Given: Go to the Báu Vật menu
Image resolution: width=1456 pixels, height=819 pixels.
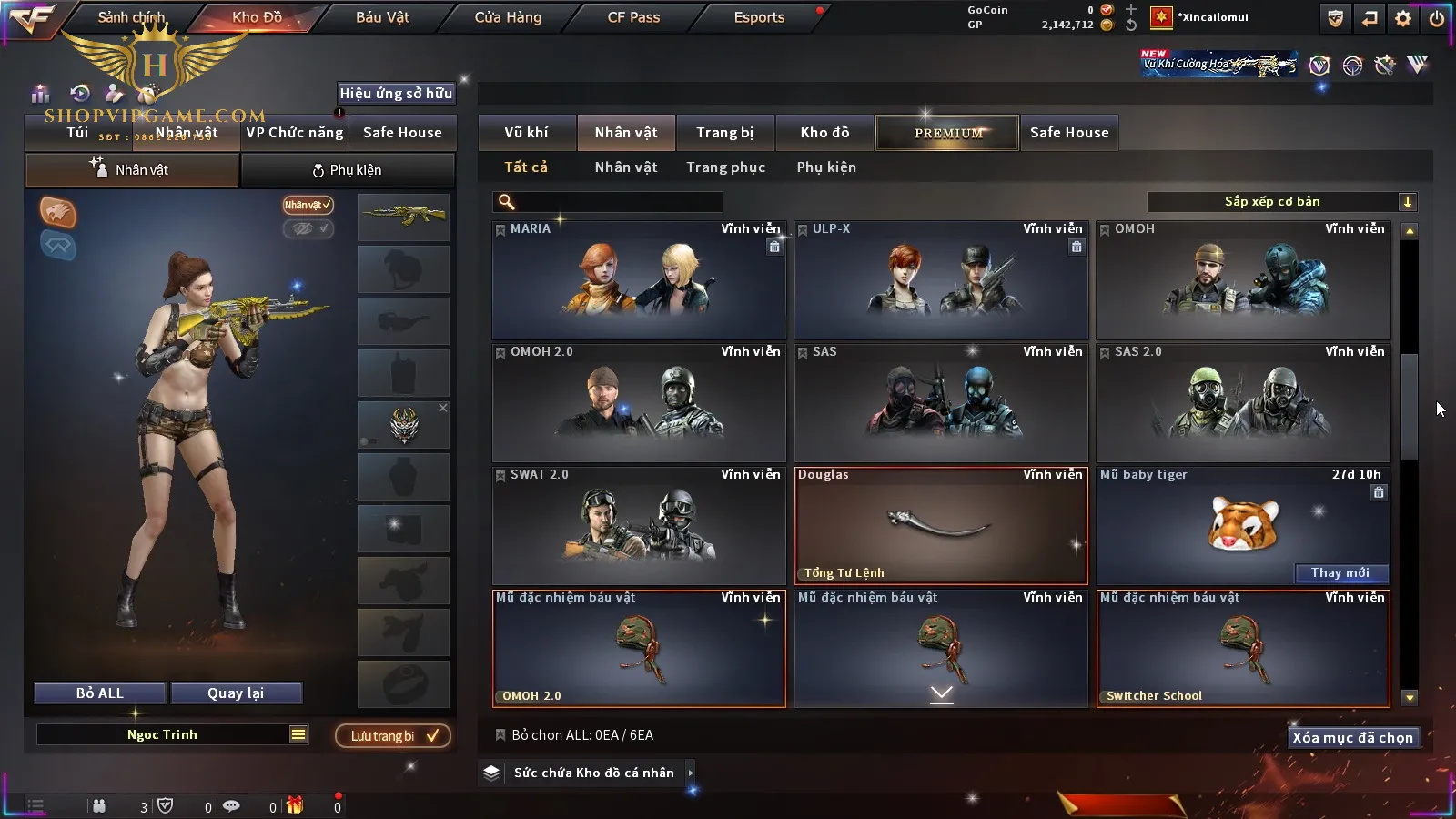Looking at the screenshot, I should tap(382, 17).
